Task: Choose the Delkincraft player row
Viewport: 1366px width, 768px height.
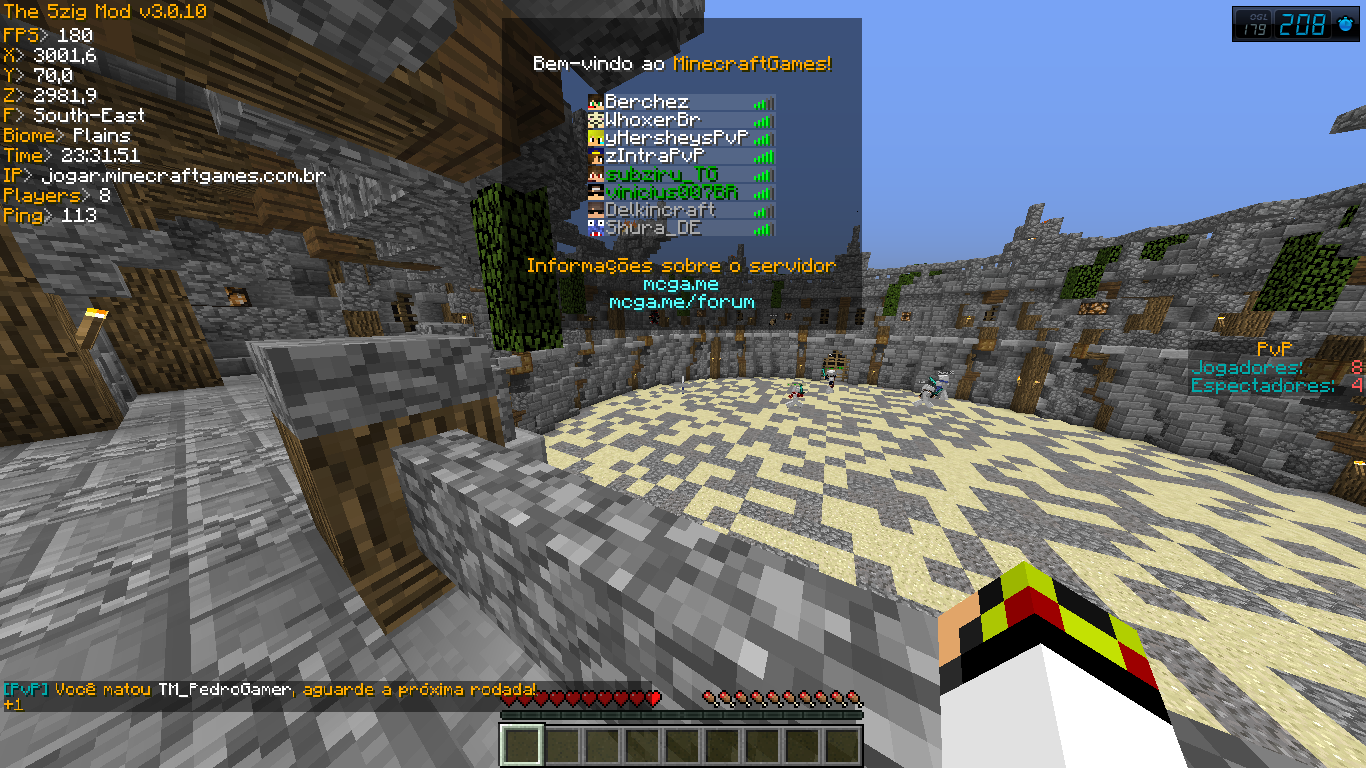Action: pos(681,210)
